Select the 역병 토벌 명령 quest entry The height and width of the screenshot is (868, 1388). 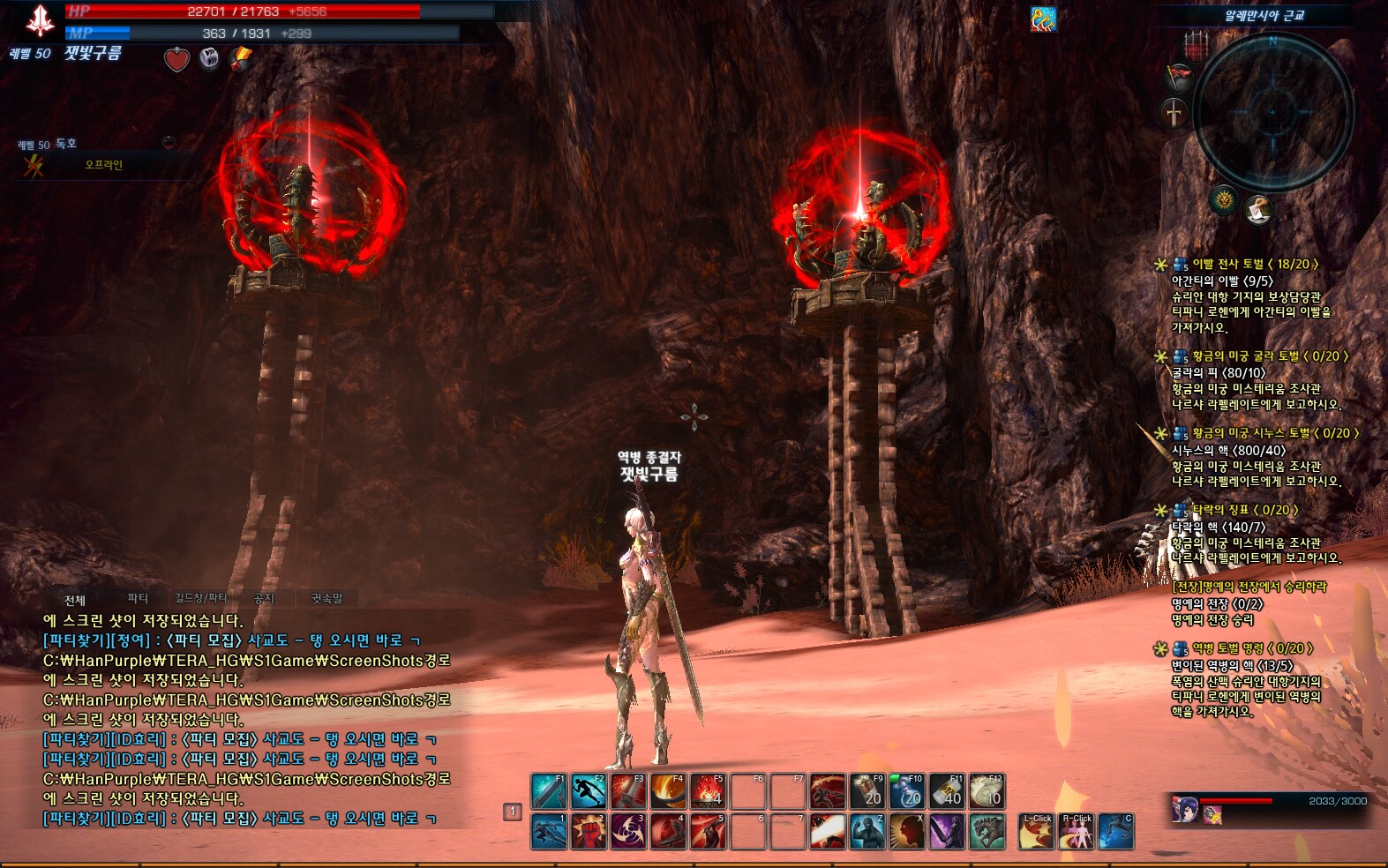pos(1251,648)
